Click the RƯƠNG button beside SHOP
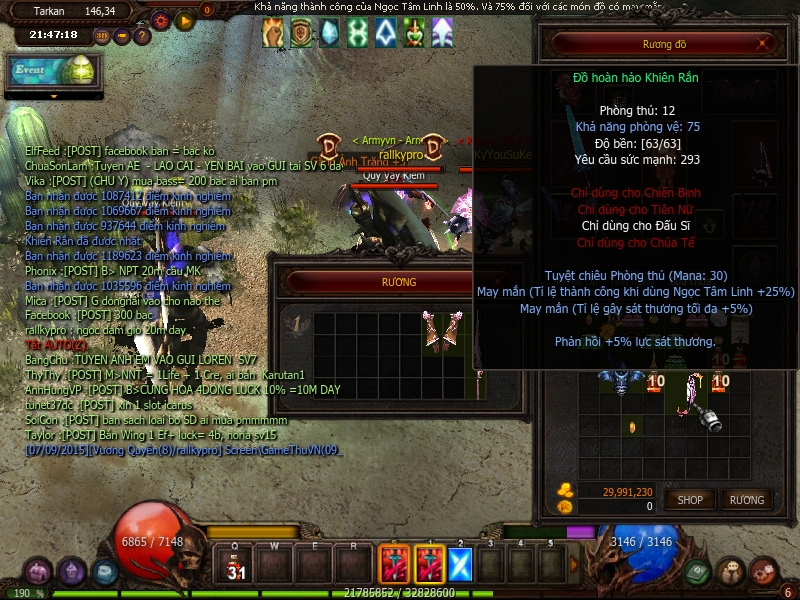This screenshot has height=600, width=800. [x=746, y=499]
